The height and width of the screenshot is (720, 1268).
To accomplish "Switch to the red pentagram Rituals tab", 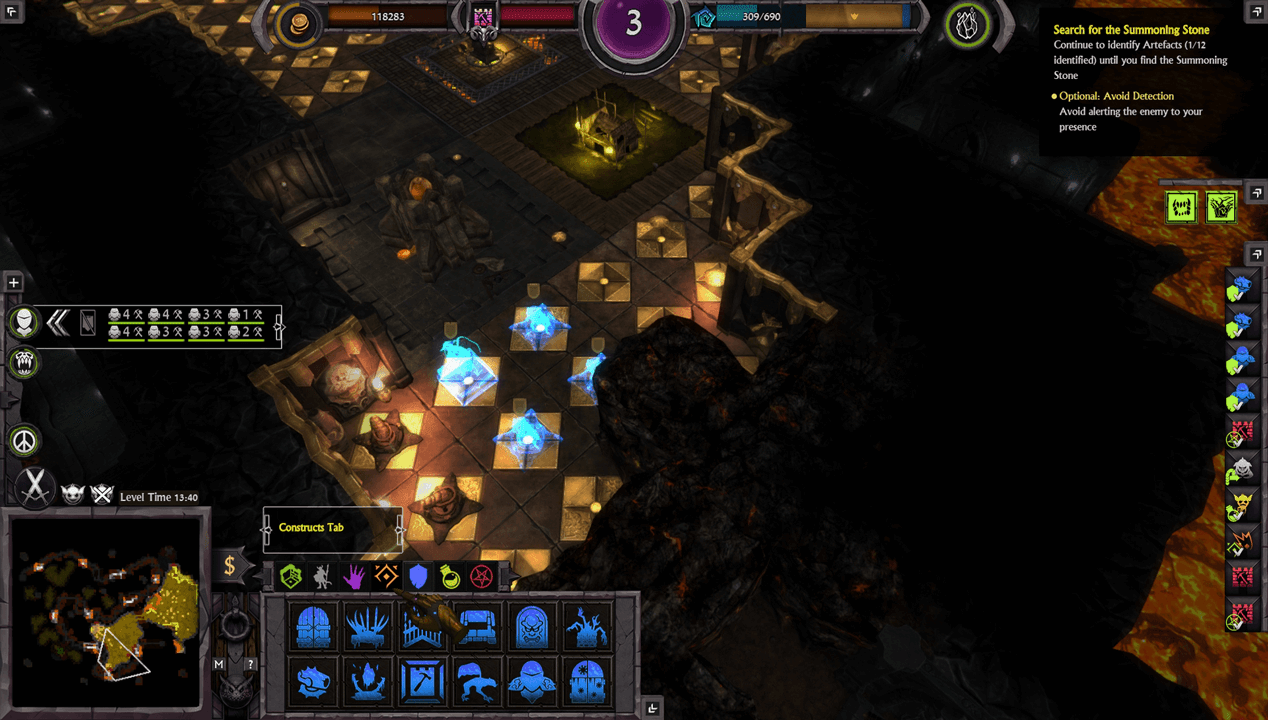I will click(482, 575).
